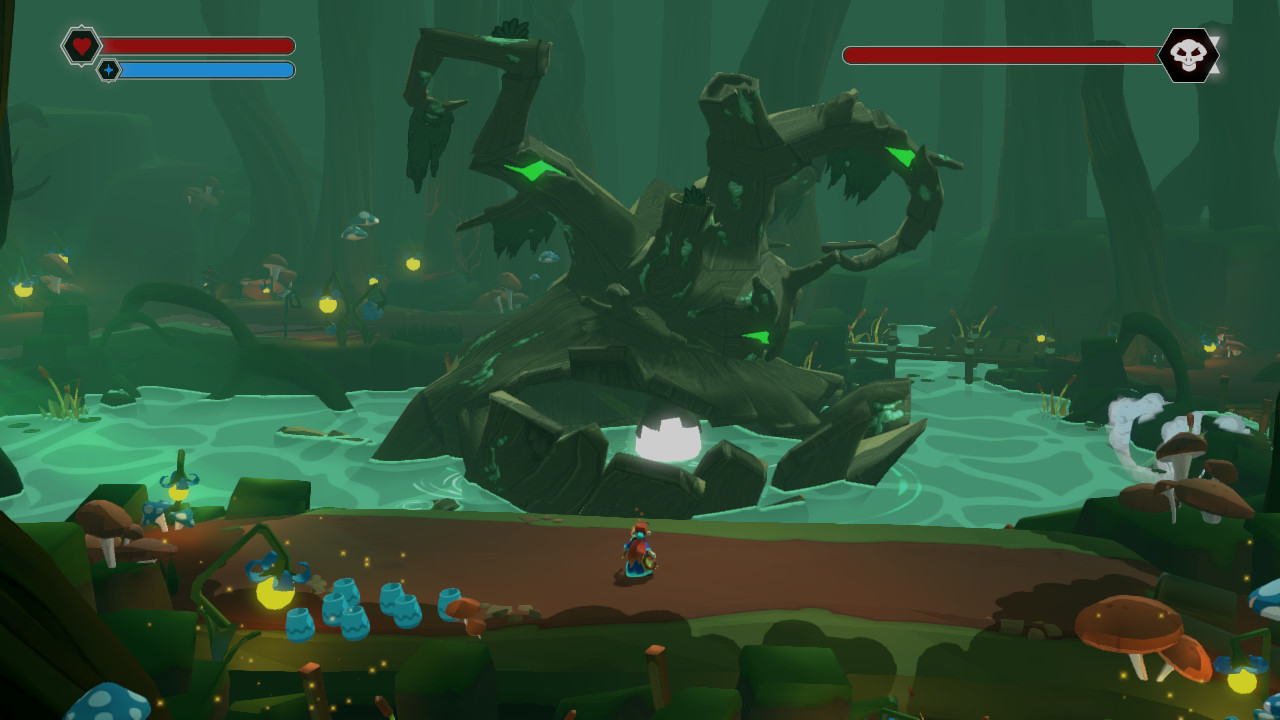Target the green gem on the boss's trunk
This screenshot has width=1280, height=720.
[755, 335]
